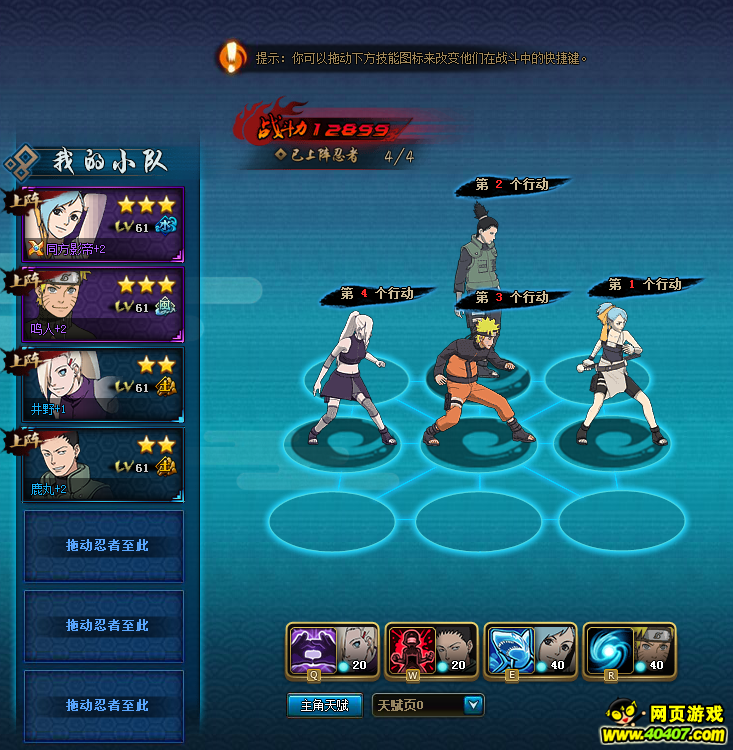Open the 主角天赋 talent panel
This screenshot has height=750, width=733.
point(324,705)
